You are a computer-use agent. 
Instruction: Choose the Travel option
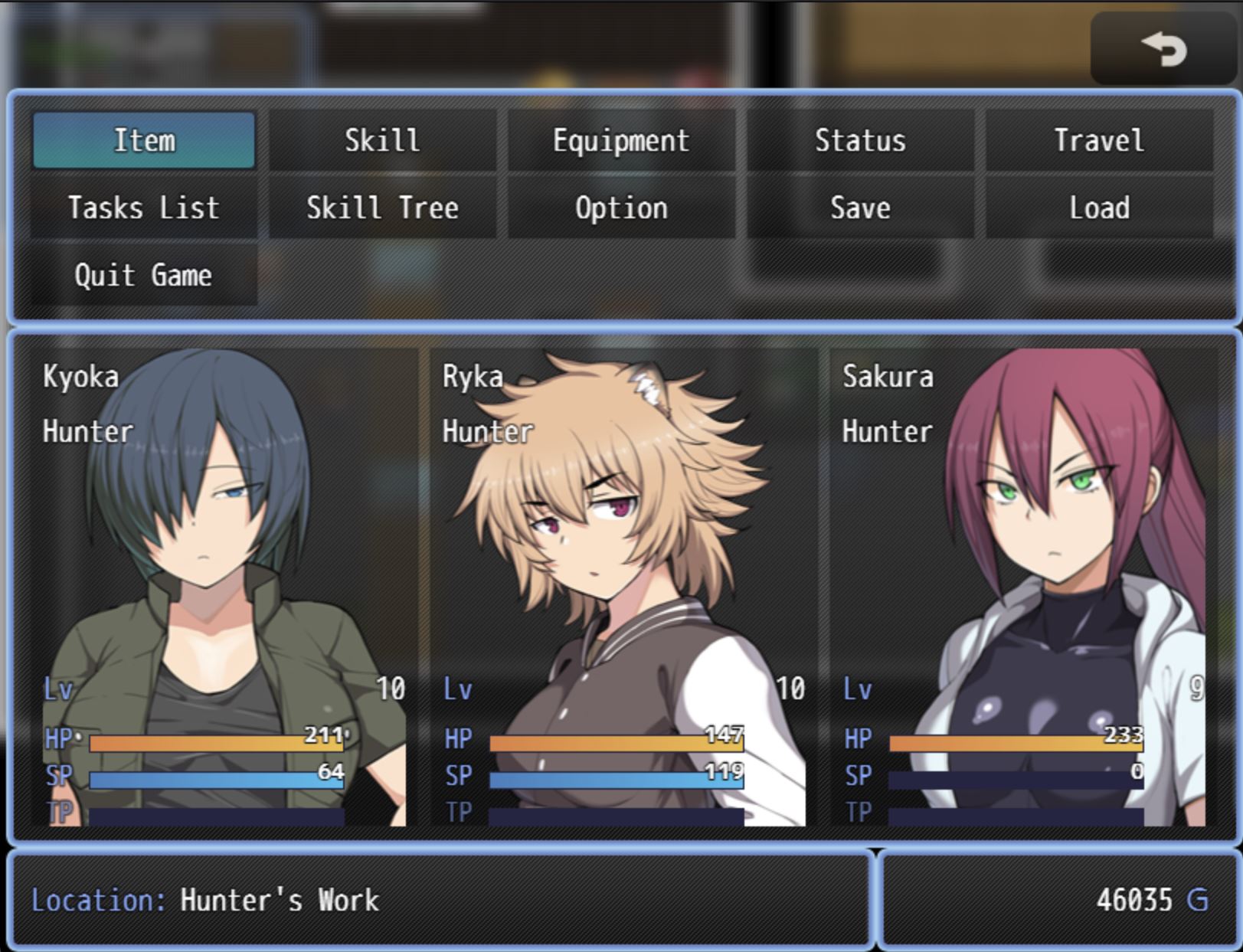[x=1099, y=140]
